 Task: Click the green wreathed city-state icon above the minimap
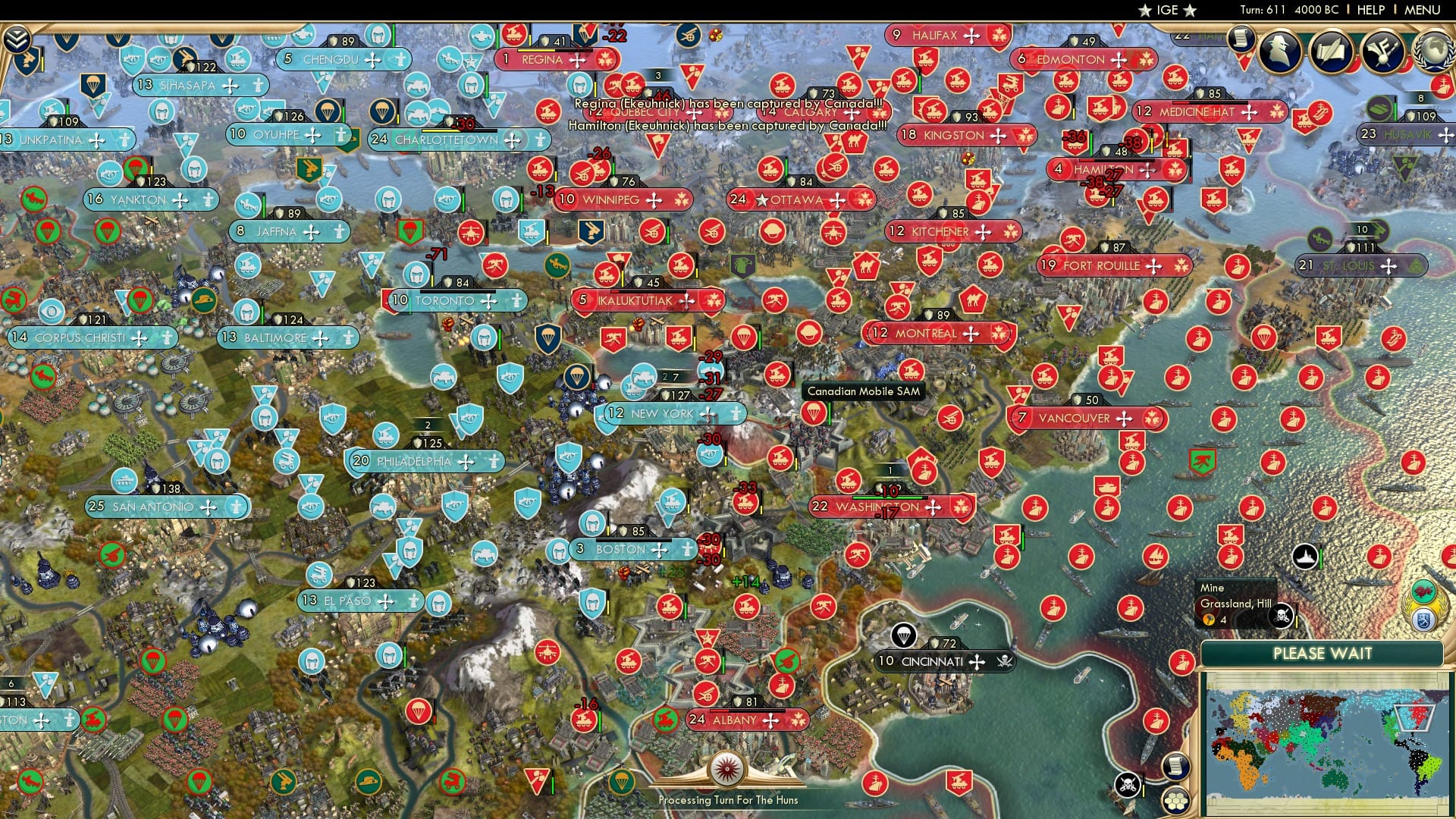point(1423,591)
